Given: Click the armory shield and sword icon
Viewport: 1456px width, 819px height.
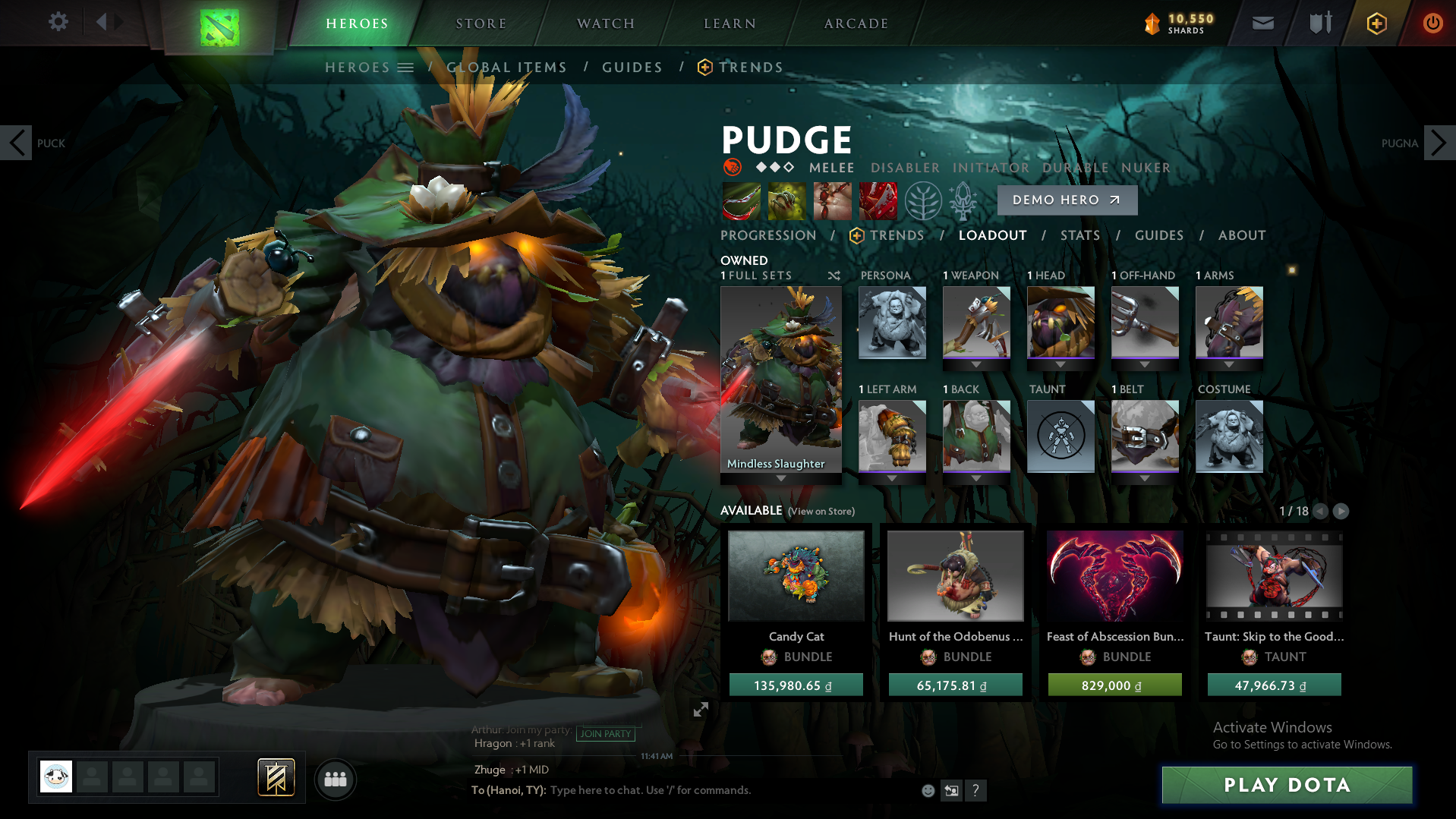Looking at the screenshot, I should [1319, 23].
